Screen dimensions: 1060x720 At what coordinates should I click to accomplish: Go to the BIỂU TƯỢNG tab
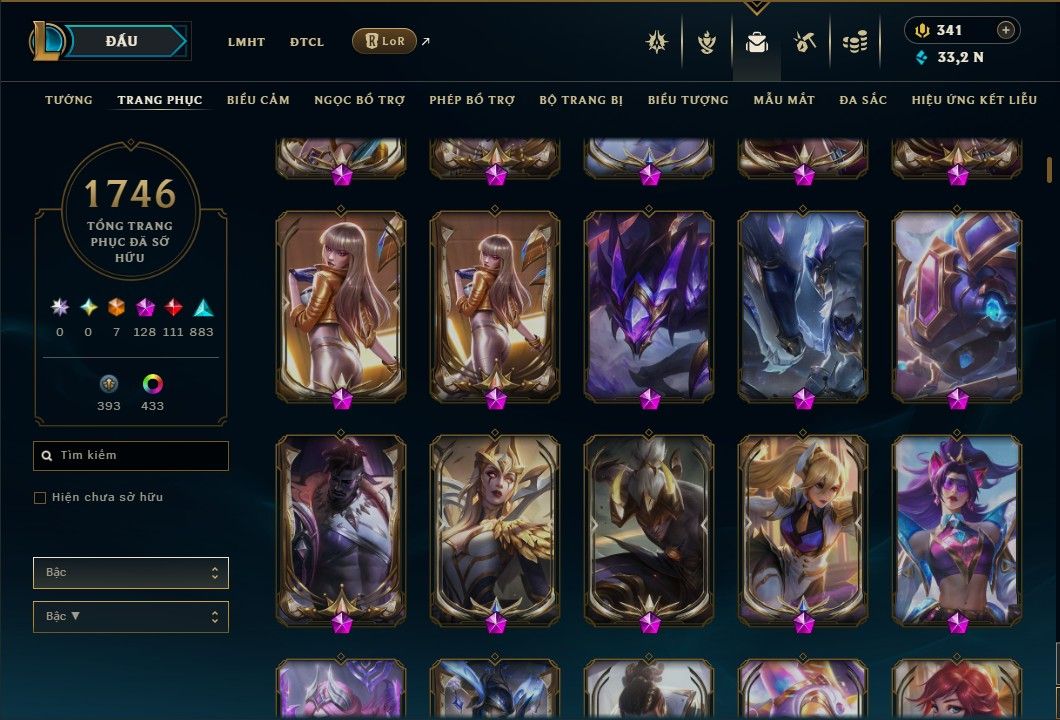point(688,100)
